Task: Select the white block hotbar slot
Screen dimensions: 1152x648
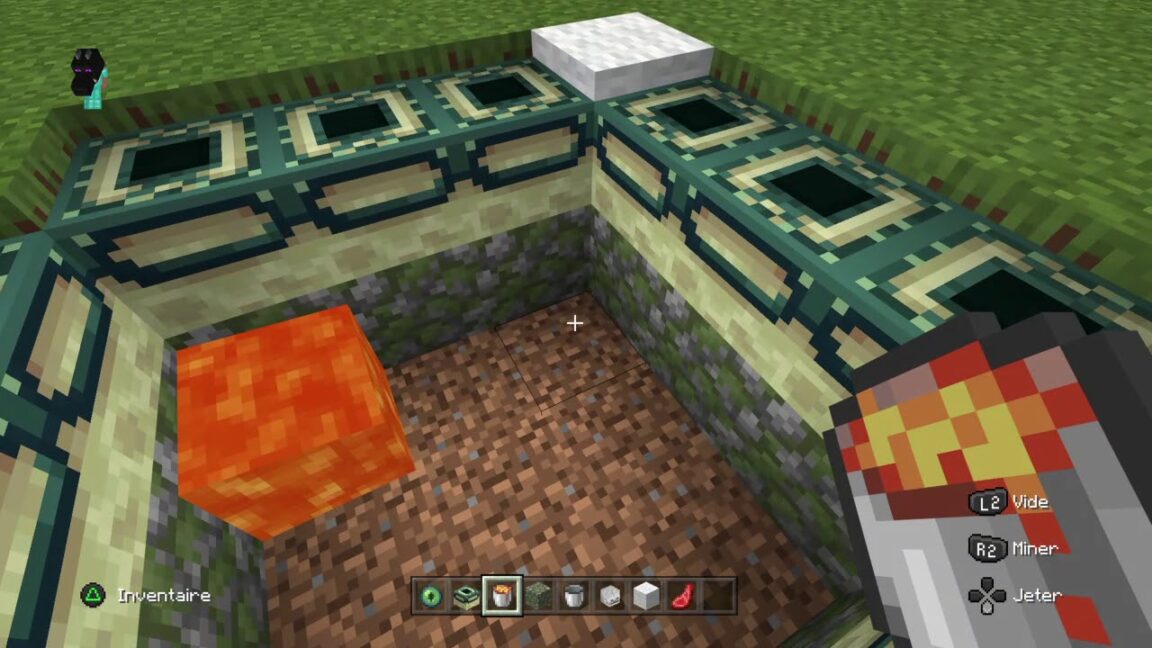Action: pyautogui.click(x=646, y=596)
